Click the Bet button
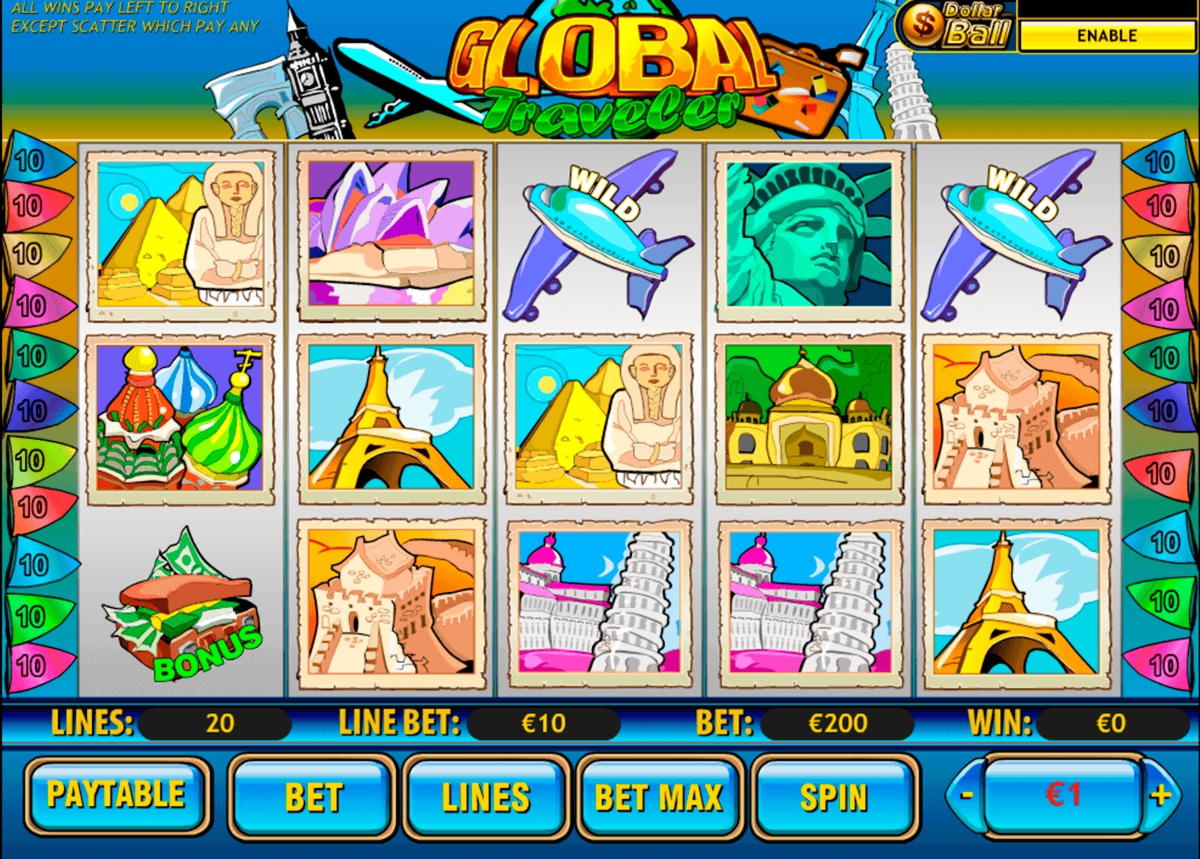 [x=312, y=797]
